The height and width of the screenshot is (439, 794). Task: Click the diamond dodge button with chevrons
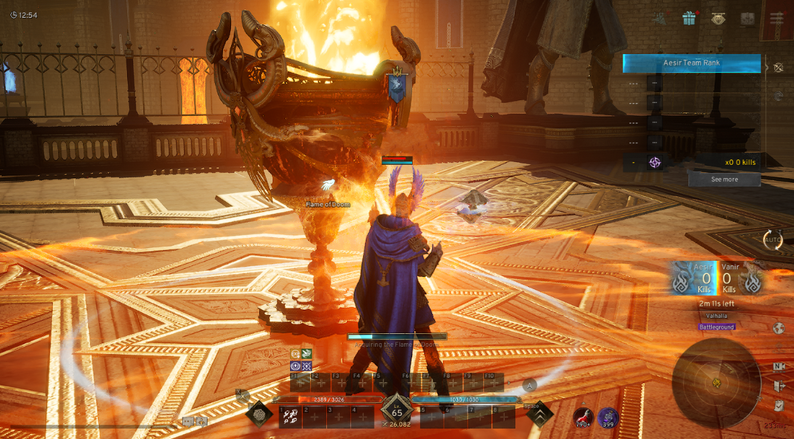click(540, 412)
